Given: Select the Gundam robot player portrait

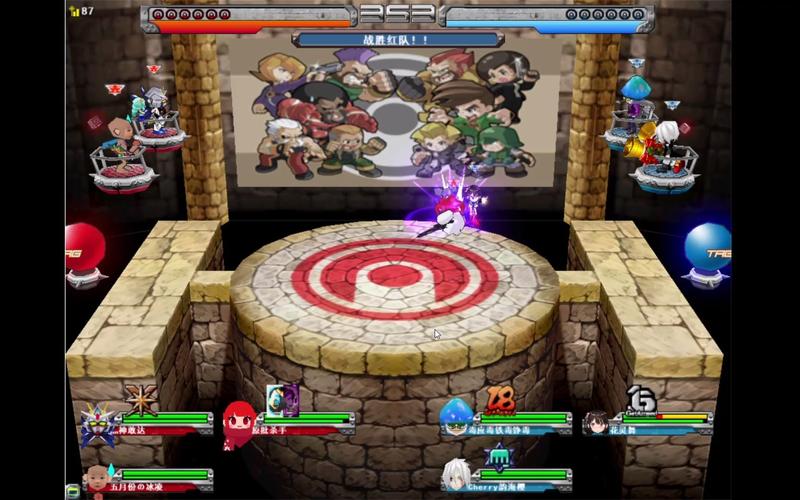Looking at the screenshot, I should click(98, 425).
